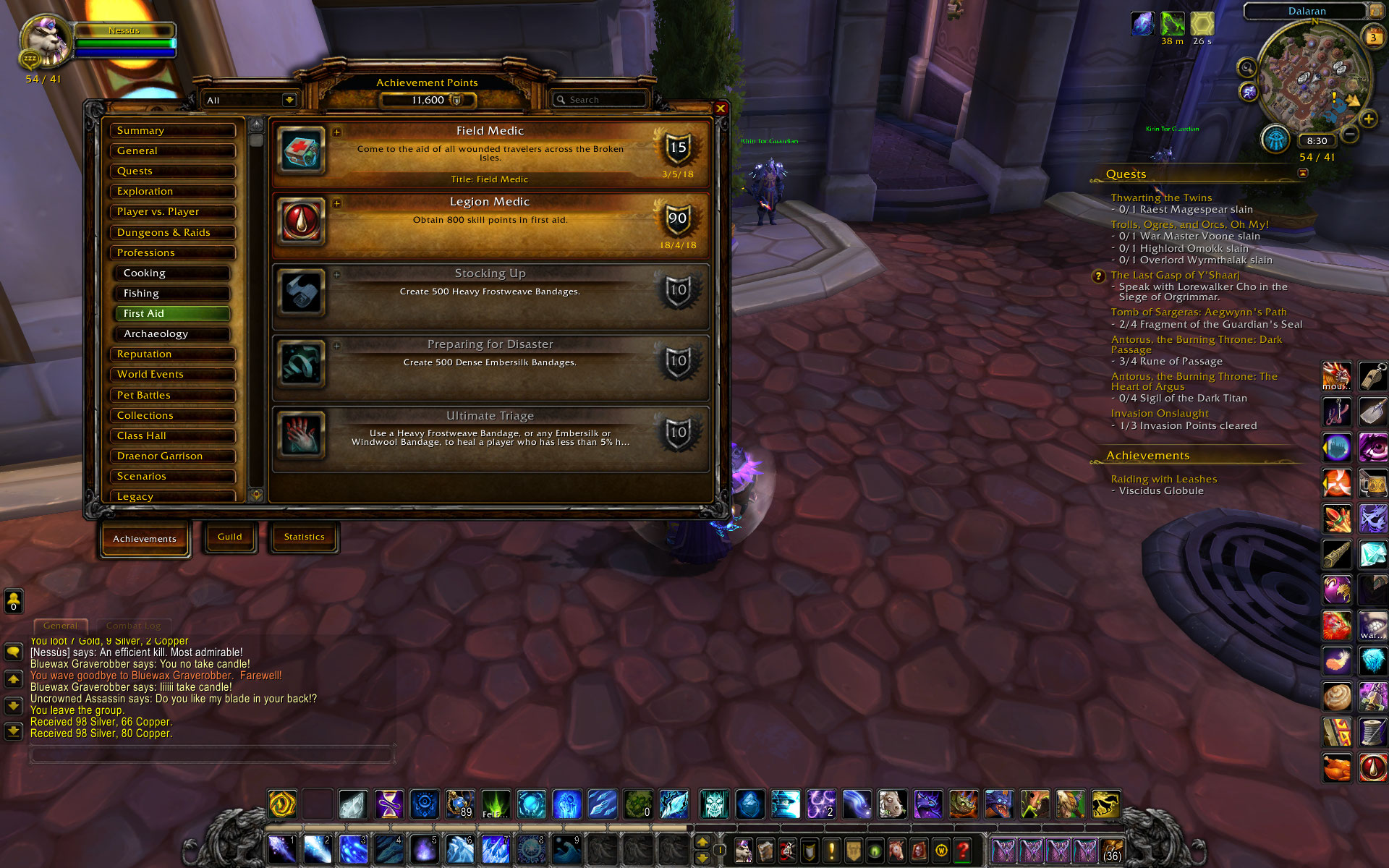Screen dimensions: 1389x868
Task: Close the achievements window
Action: click(721, 109)
